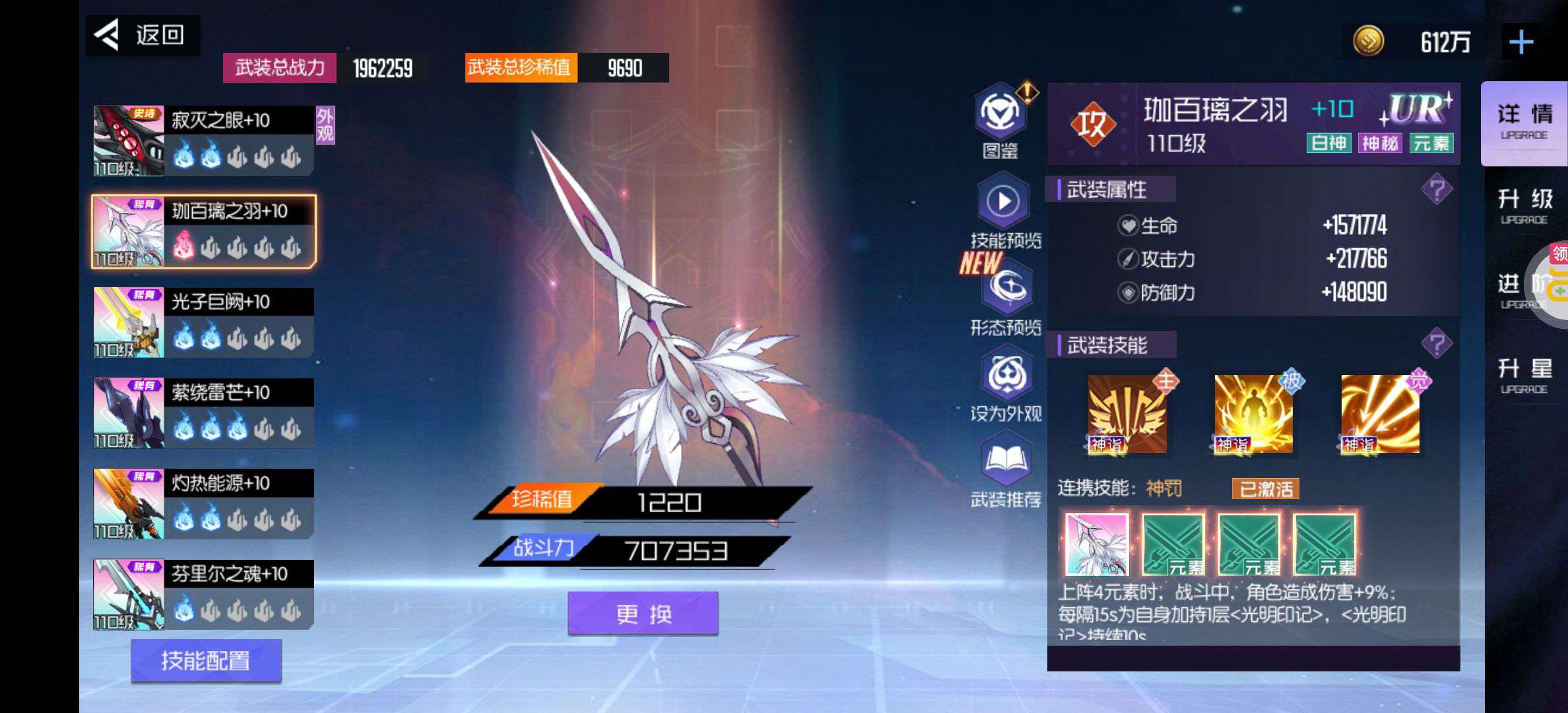The image size is (1568, 713).
Task: Select the 寂灭之眼+10 weapon
Action: point(203,141)
